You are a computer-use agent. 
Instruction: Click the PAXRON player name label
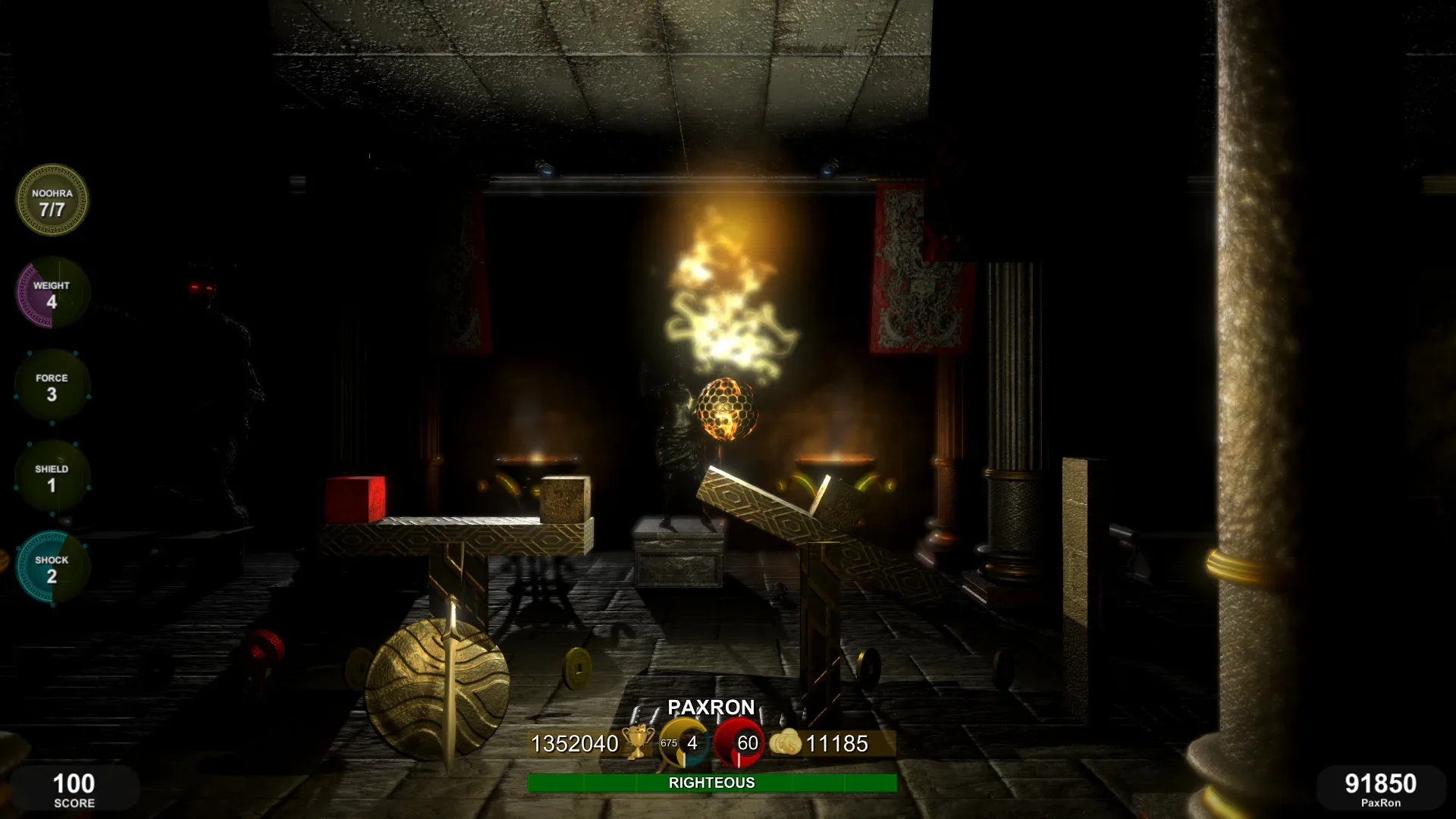(711, 708)
